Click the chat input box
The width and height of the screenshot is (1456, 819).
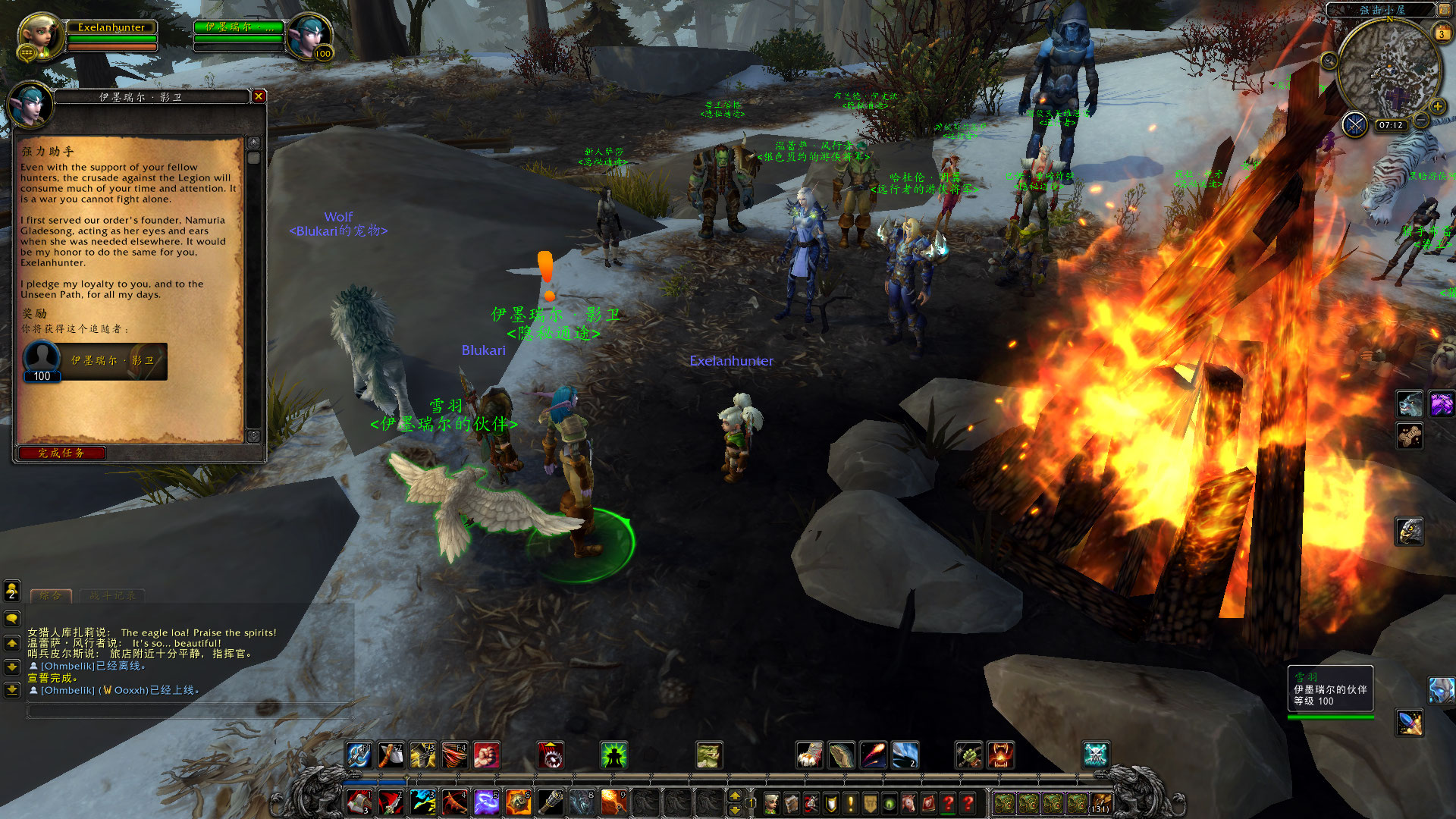pos(190,711)
